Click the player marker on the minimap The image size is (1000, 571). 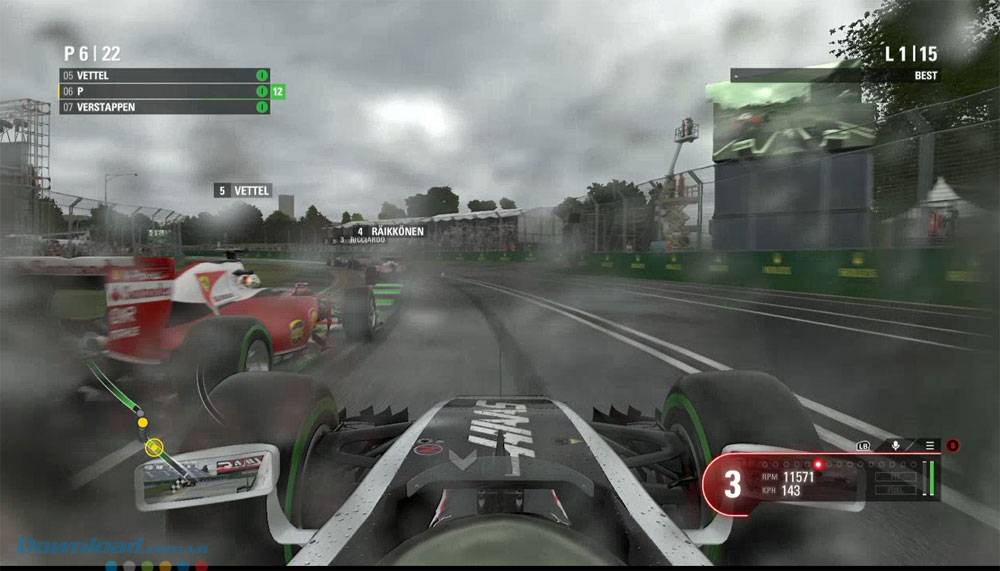pyautogui.click(x=153, y=447)
